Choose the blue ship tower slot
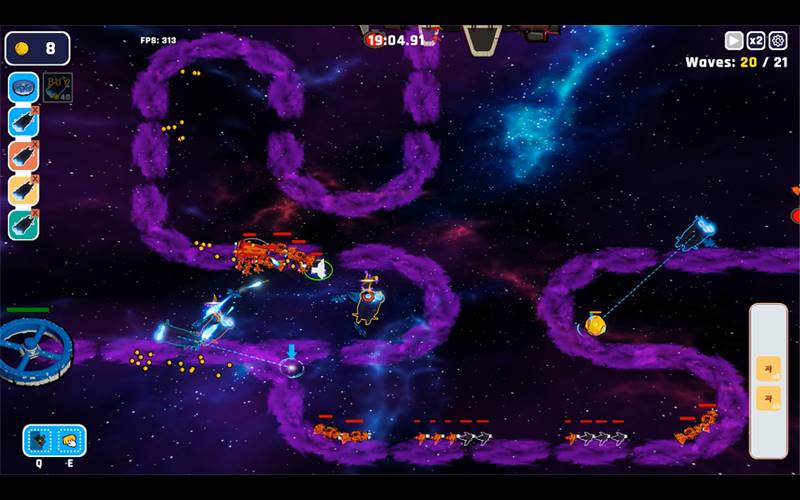 [23, 121]
